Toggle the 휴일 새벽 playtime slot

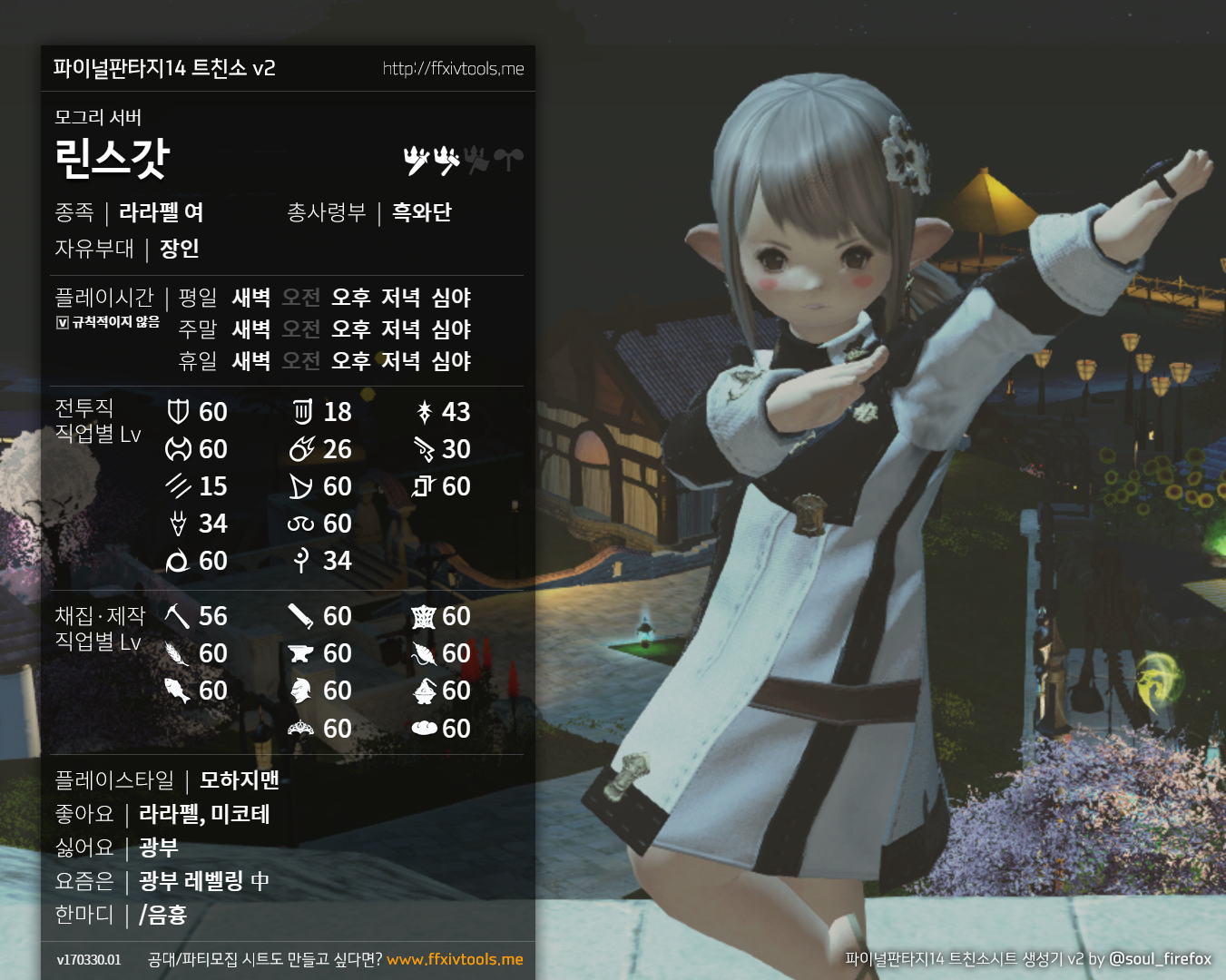(x=250, y=361)
